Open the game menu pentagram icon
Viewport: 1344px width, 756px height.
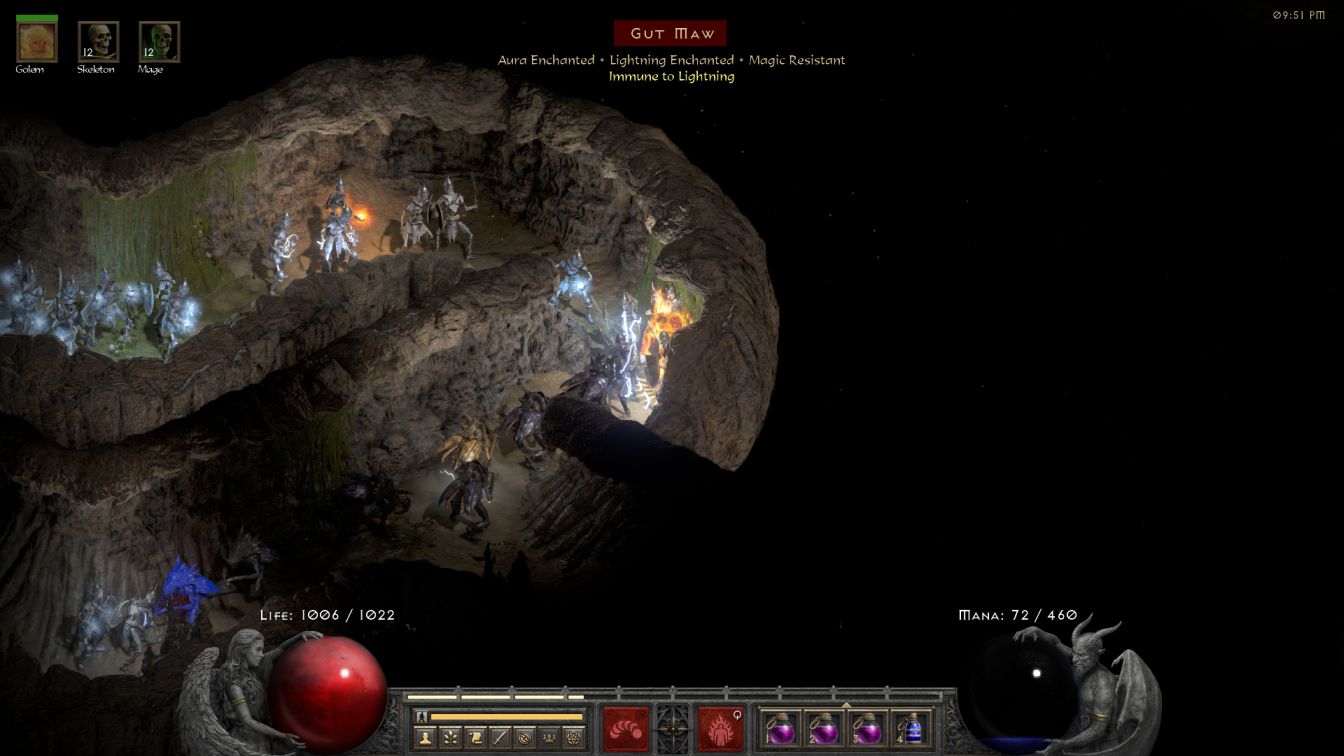(573, 737)
